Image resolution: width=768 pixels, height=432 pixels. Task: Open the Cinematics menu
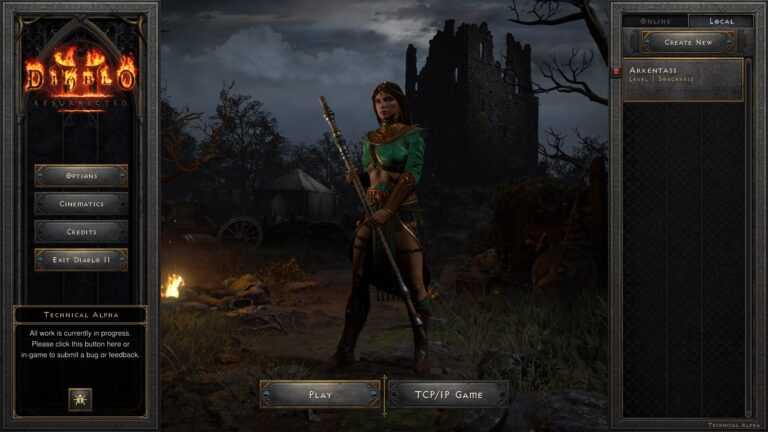coord(81,204)
